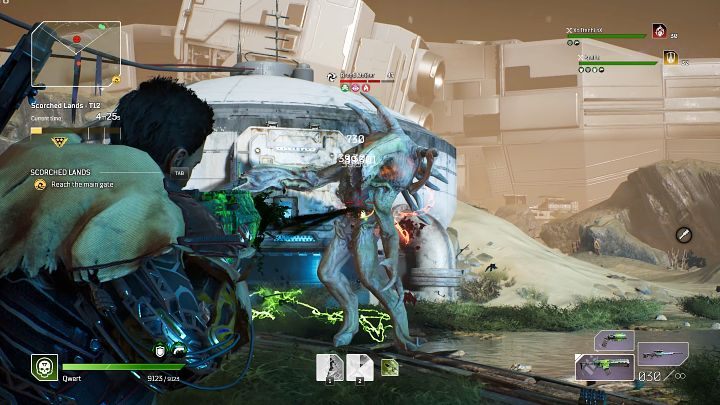Select the green pistol weapon slot
The width and height of the screenshot is (720, 405).
(614, 340)
